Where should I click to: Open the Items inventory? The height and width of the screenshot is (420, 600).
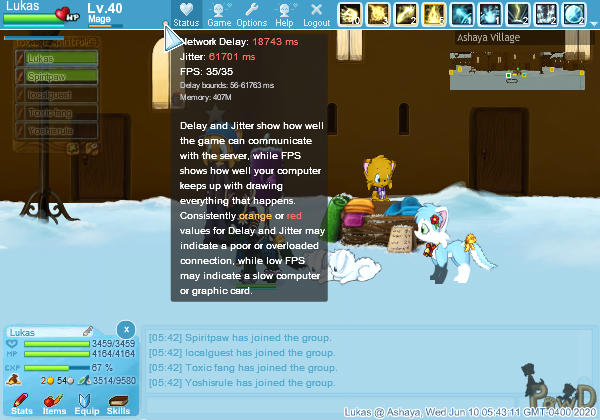pyautogui.click(x=54, y=401)
